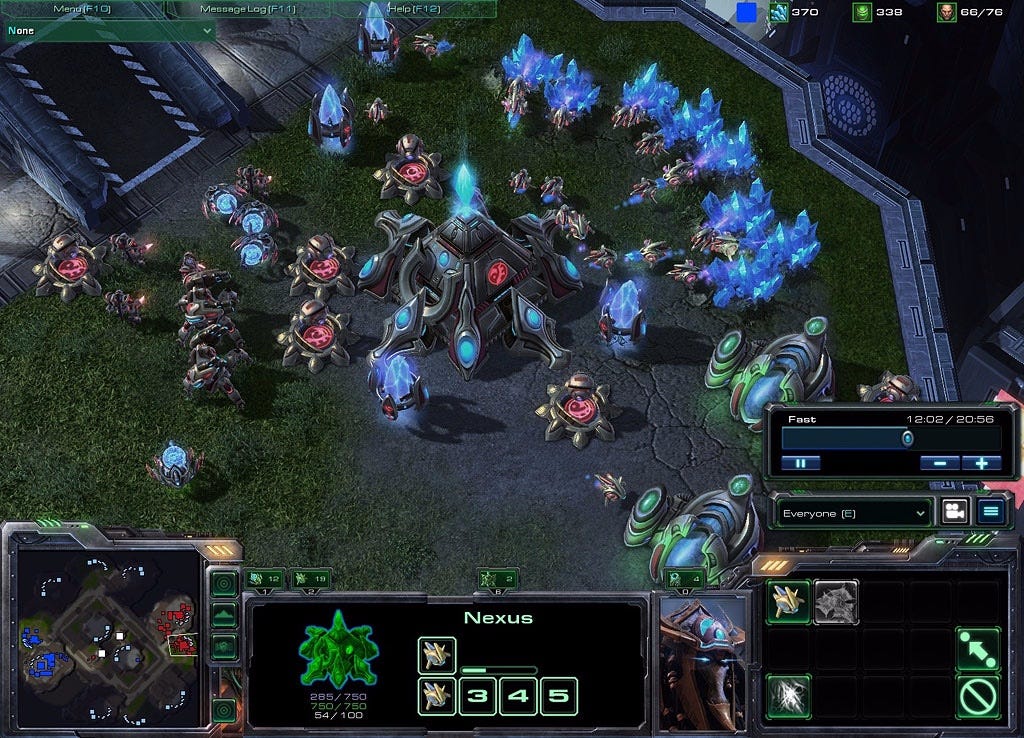1024x738 pixels.
Task: Open the Menu (F10) button
Action: coord(83,9)
